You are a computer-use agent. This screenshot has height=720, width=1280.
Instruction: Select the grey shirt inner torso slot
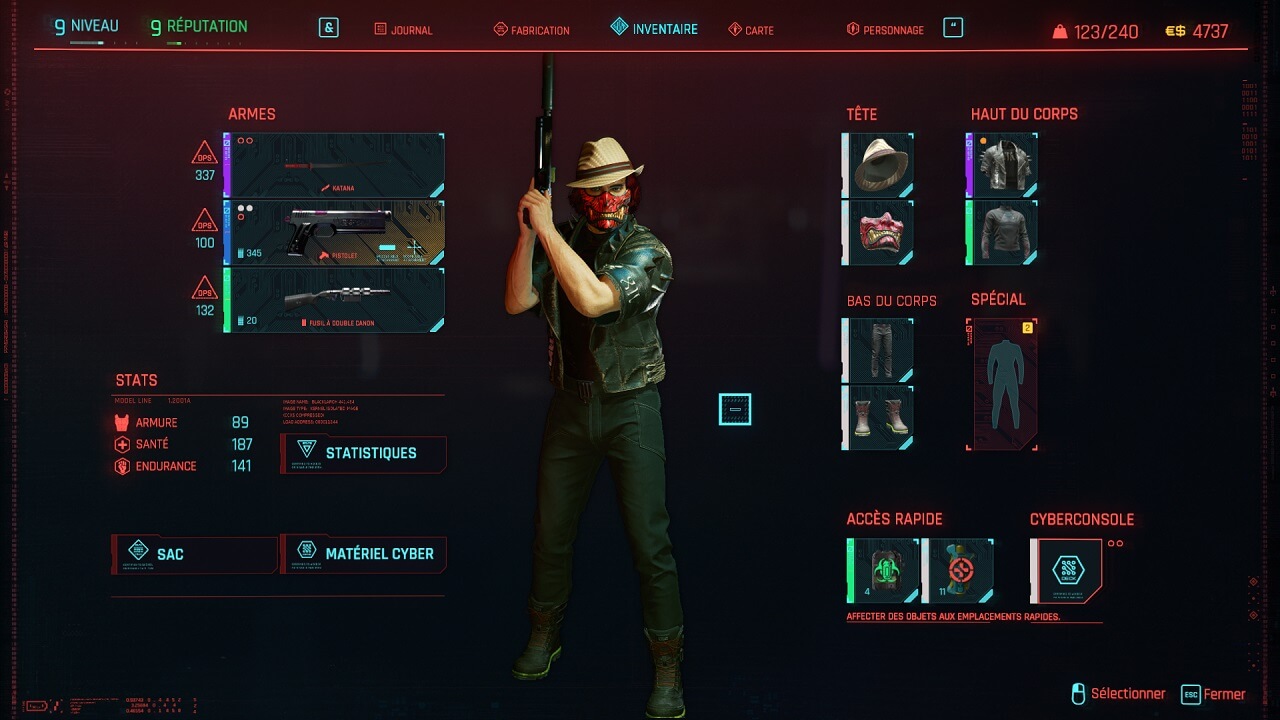pos(1004,232)
